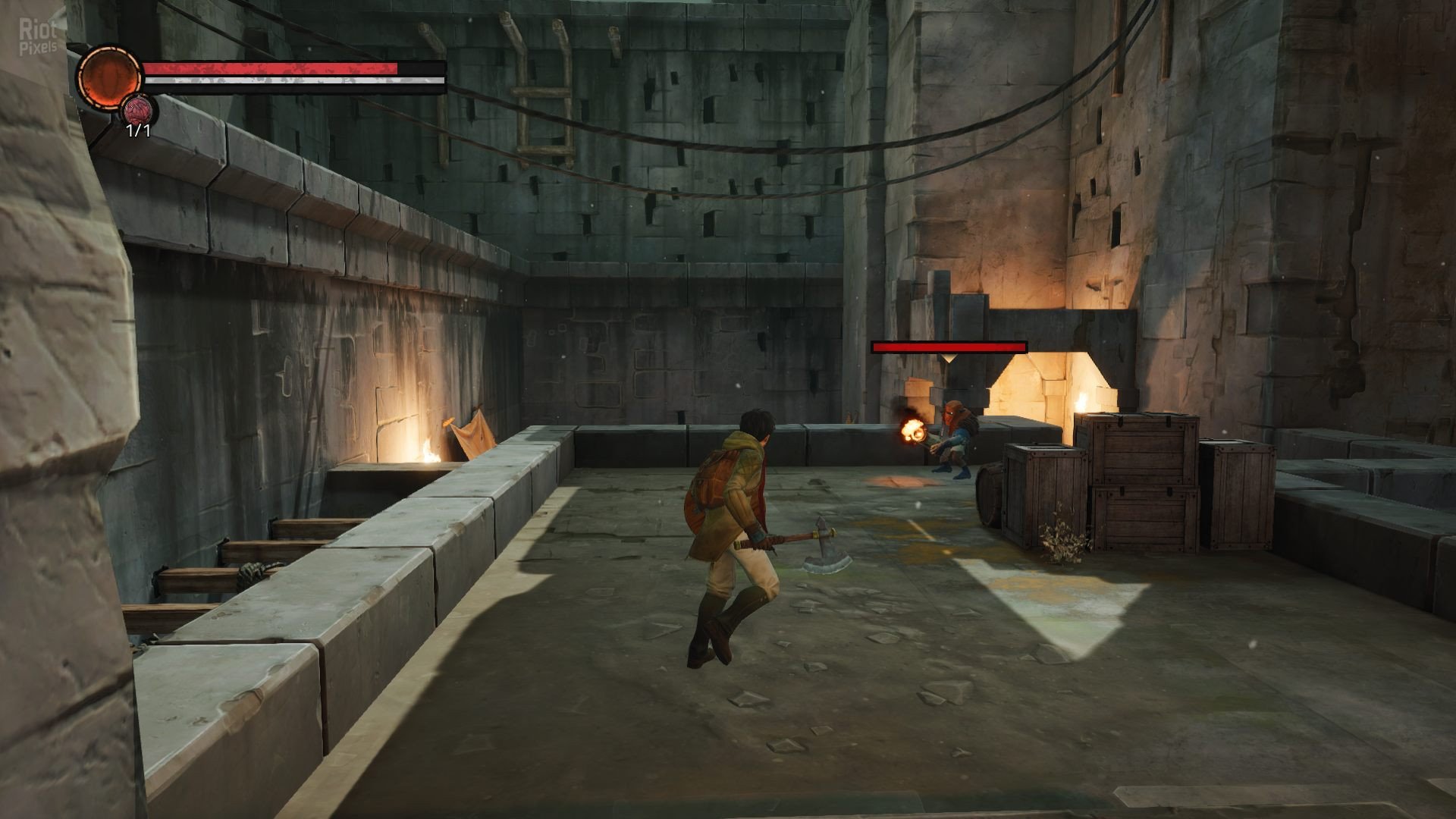Click the round orange player emblem
The image size is (1456, 819).
(x=109, y=76)
